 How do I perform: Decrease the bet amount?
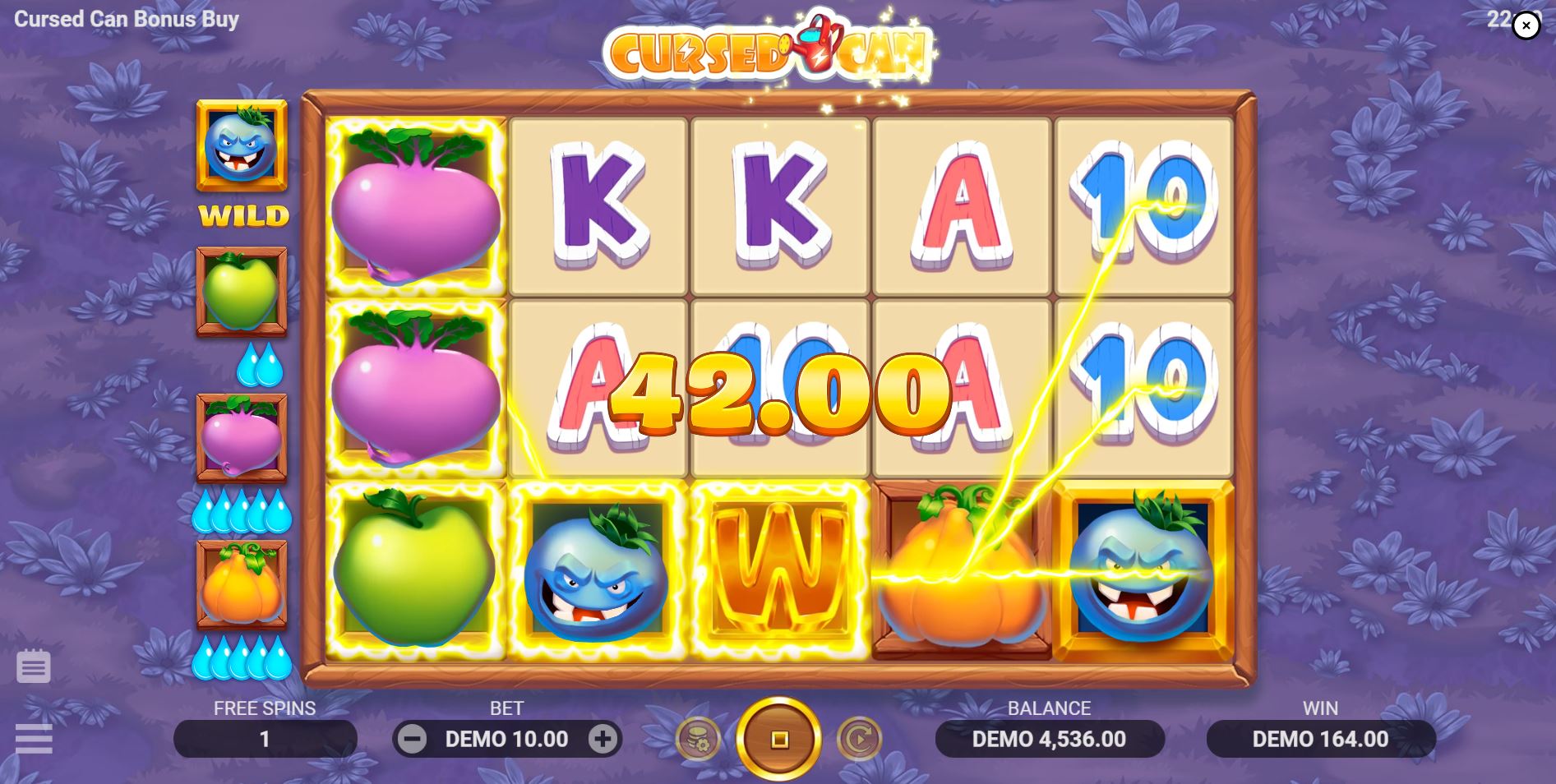click(411, 738)
